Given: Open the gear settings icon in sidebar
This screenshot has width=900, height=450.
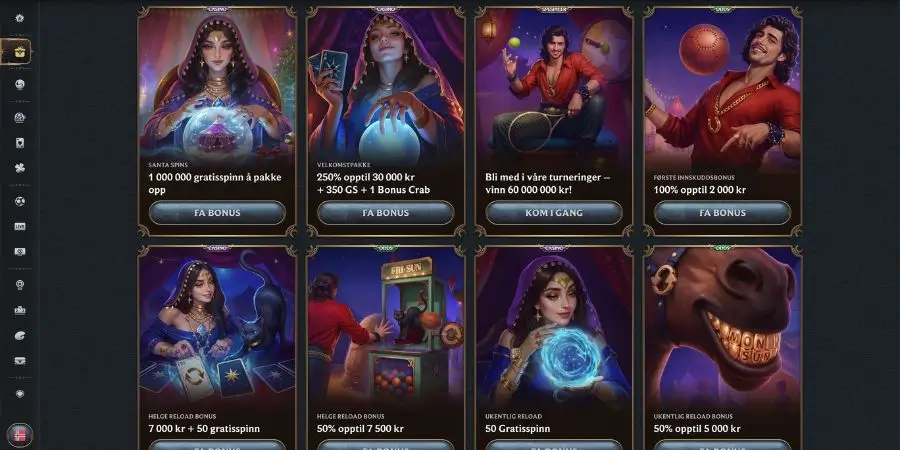Looking at the screenshot, I should (x=20, y=19).
